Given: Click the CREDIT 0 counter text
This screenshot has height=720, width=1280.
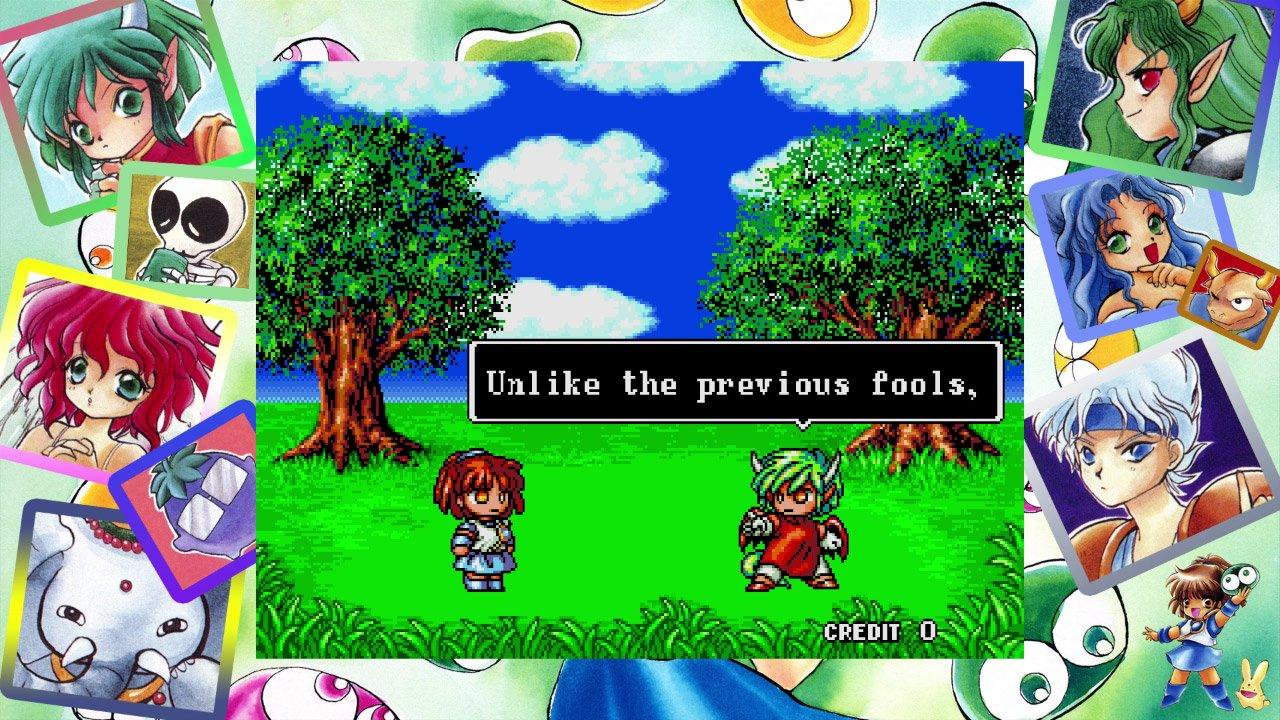Looking at the screenshot, I should click(878, 631).
